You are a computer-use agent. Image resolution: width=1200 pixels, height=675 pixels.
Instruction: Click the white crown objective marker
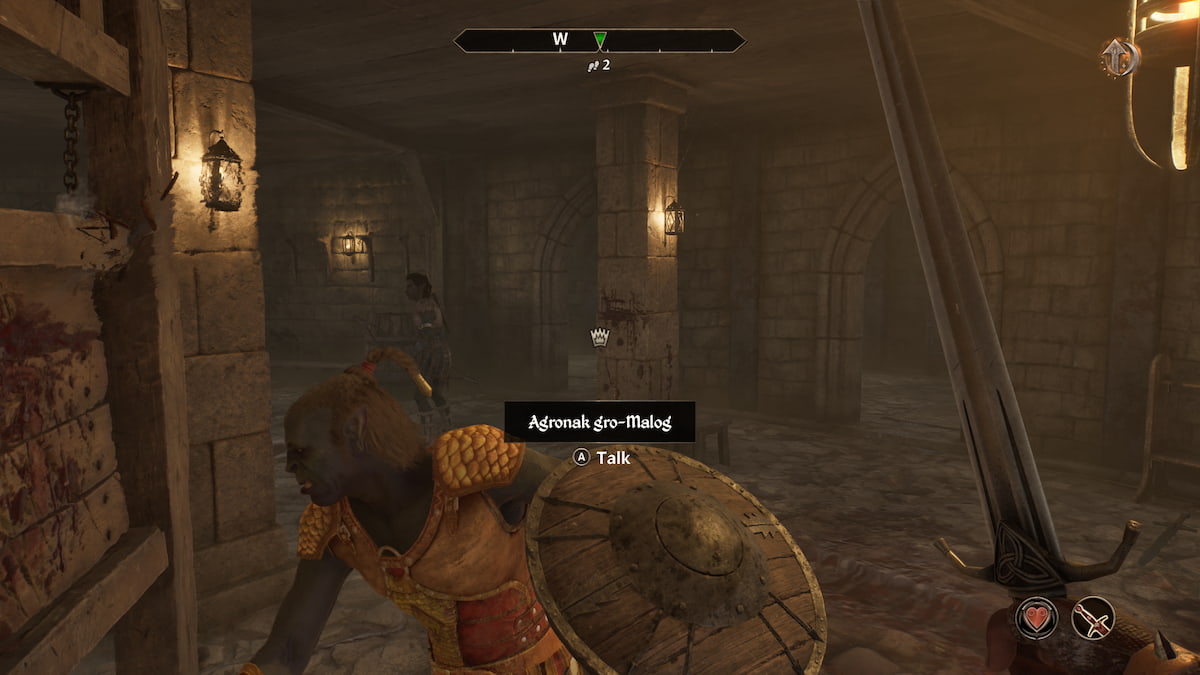click(599, 337)
